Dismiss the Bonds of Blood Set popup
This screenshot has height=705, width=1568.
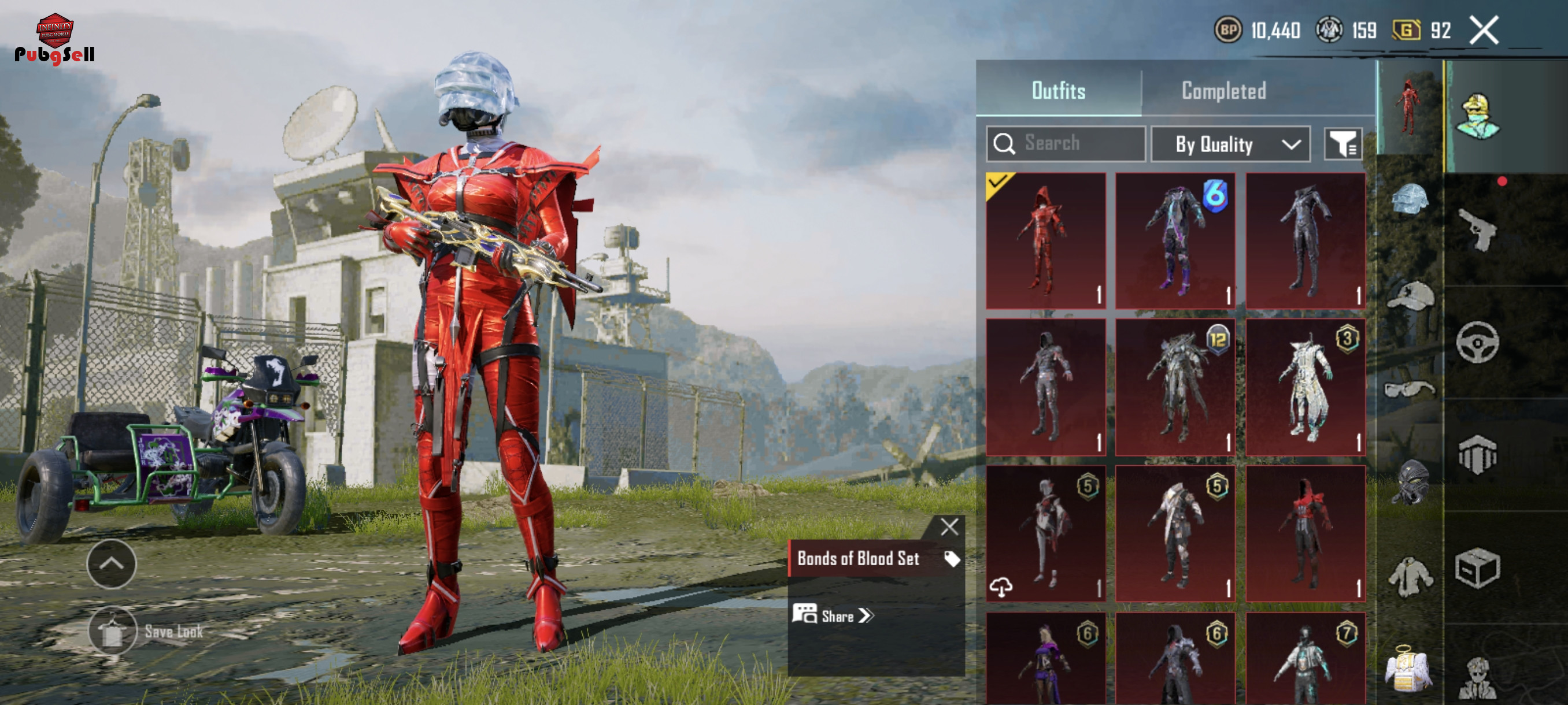(x=949, y=526)
